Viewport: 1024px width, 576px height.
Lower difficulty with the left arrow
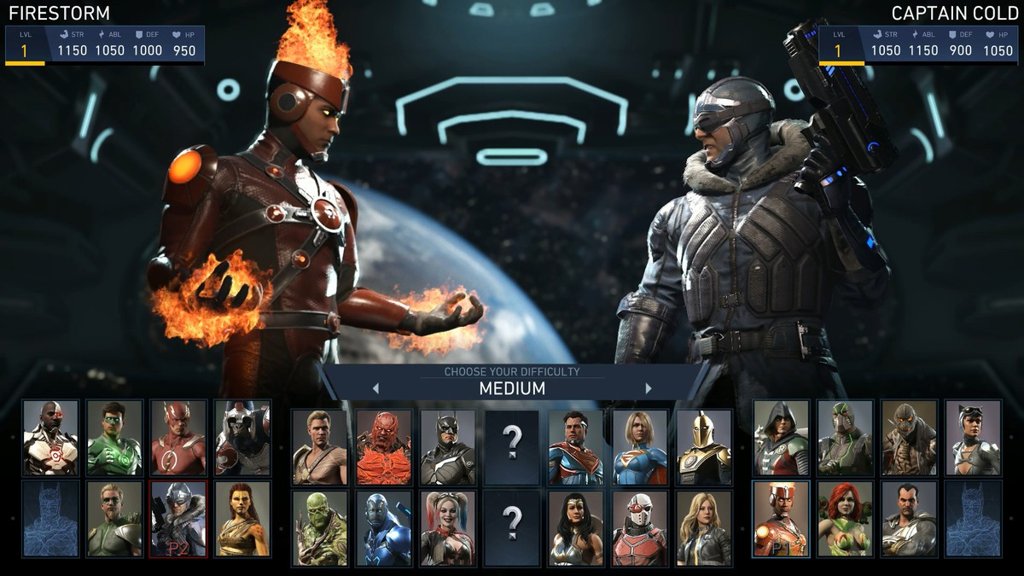[376, 388]
